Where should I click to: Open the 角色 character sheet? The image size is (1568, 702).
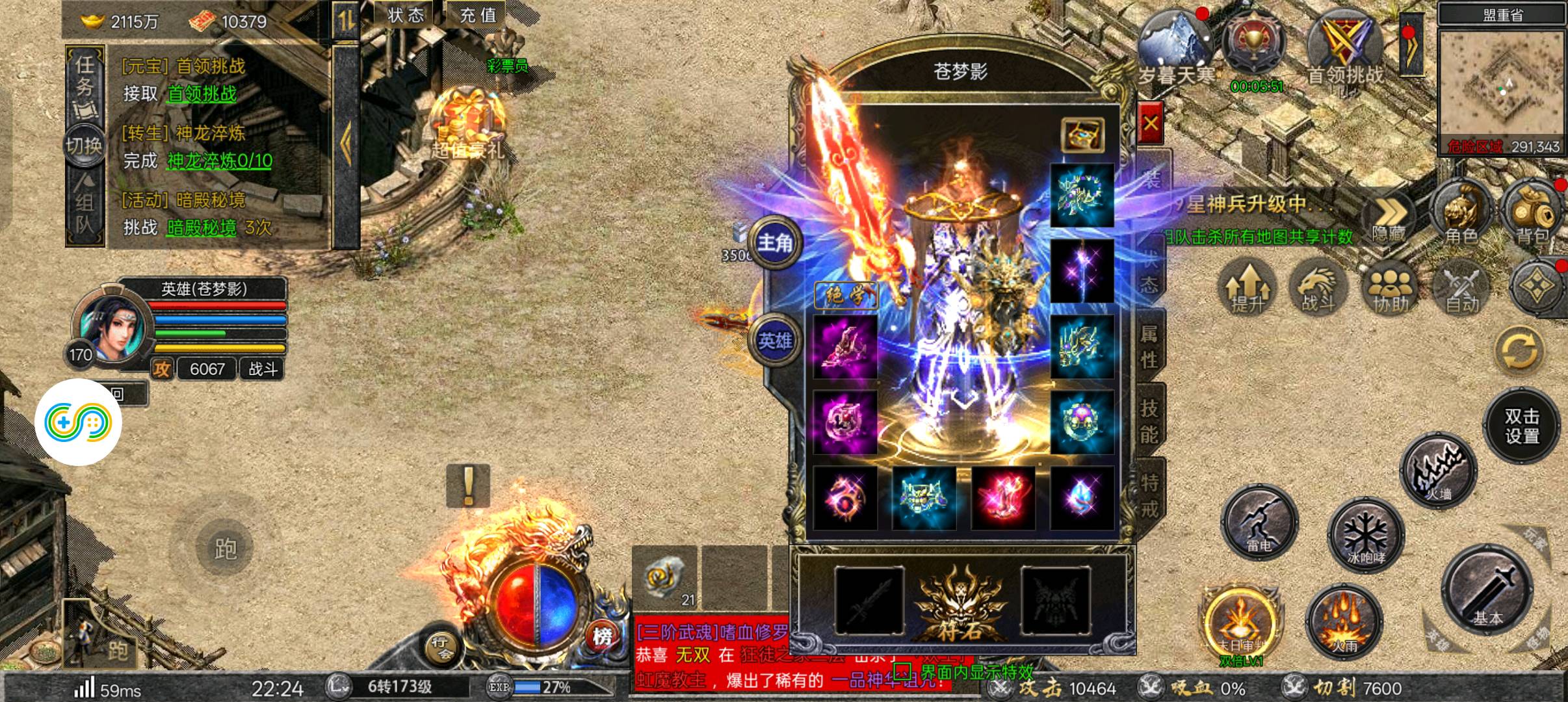coord(1460,213)
